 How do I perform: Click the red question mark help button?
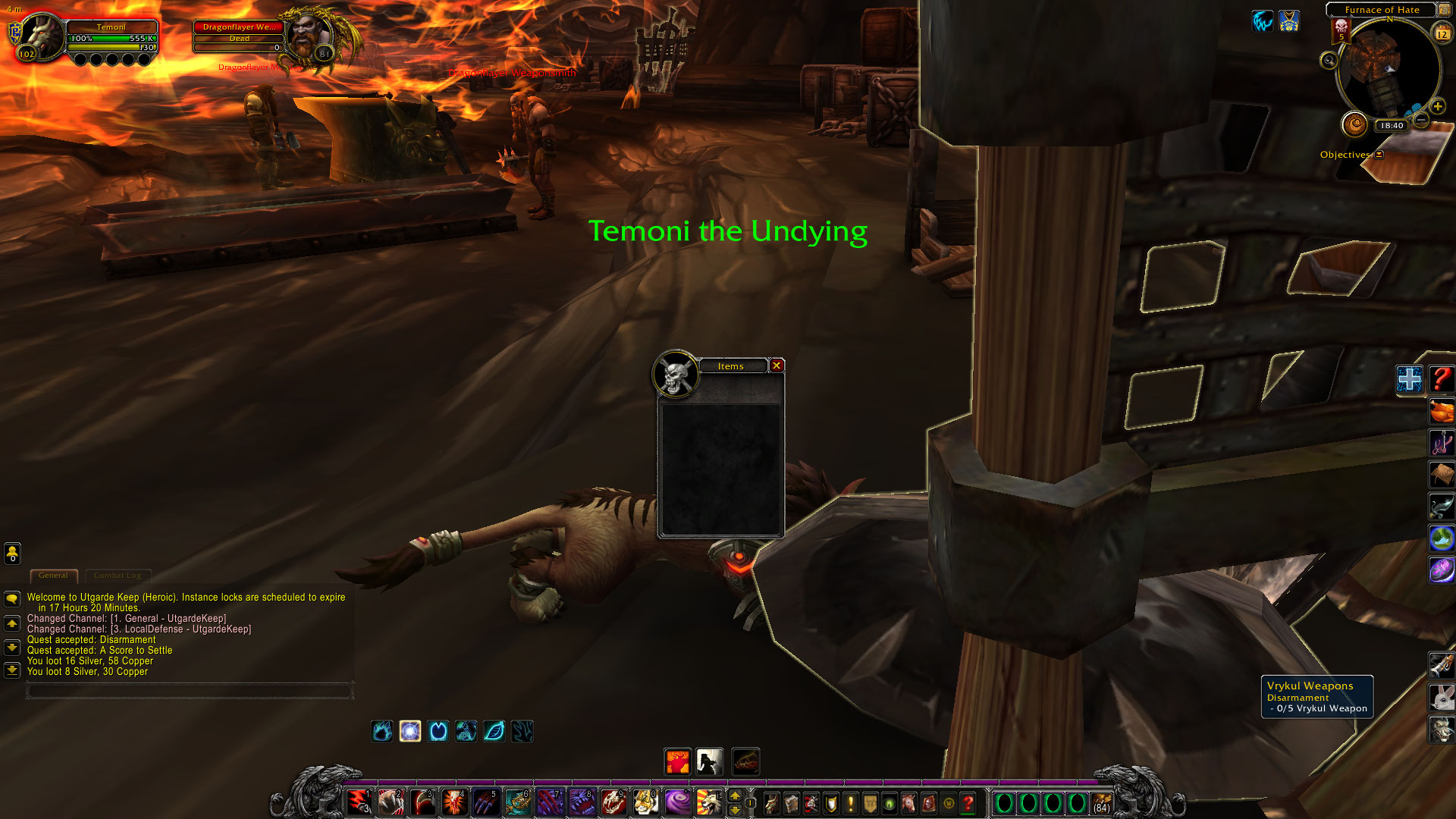1441,378
